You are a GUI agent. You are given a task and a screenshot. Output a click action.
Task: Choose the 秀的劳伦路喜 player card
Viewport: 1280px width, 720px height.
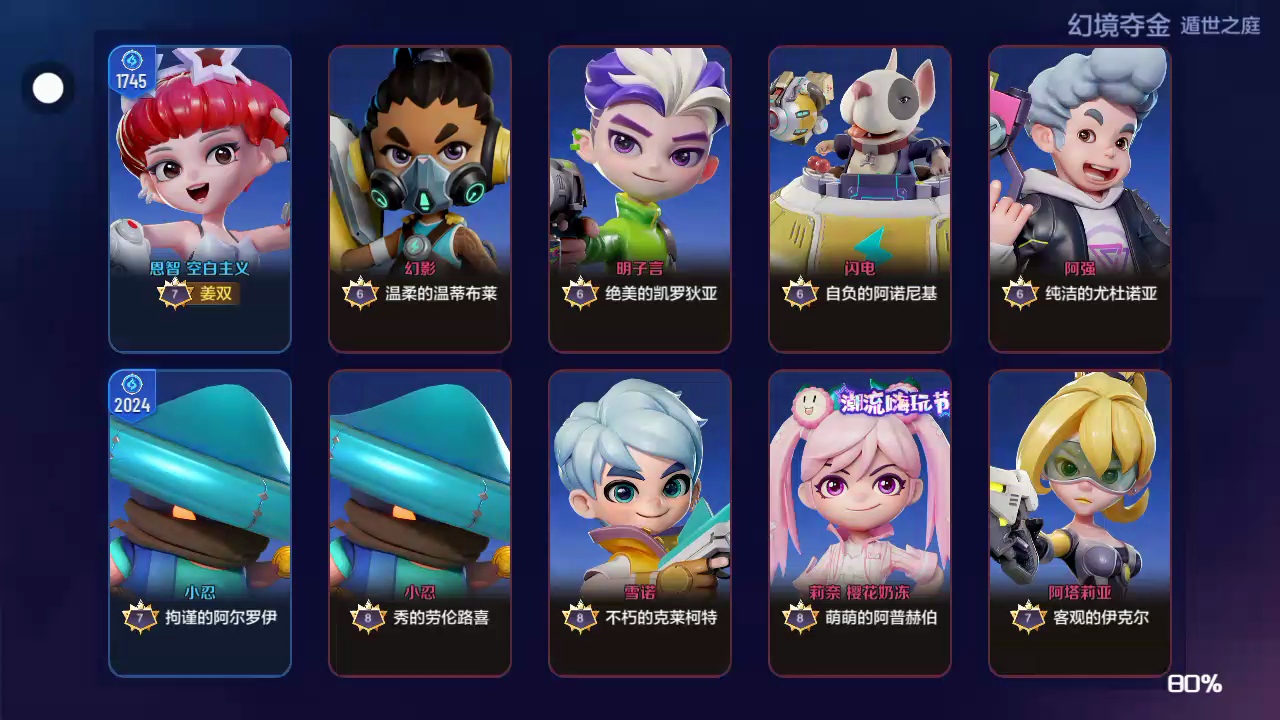tap(420, 523)
